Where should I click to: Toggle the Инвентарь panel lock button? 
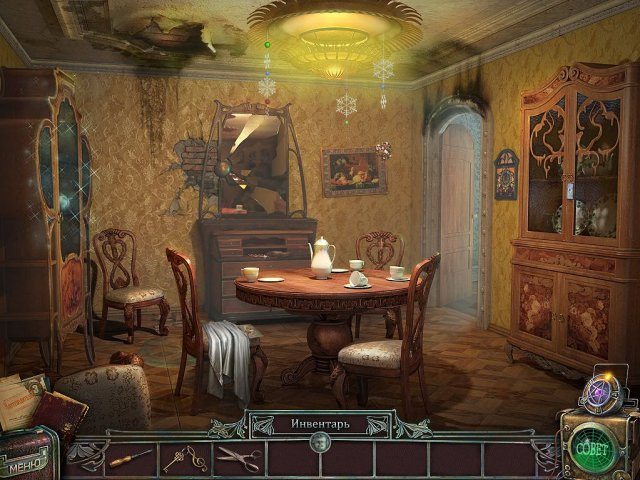[x=320, y=443]
